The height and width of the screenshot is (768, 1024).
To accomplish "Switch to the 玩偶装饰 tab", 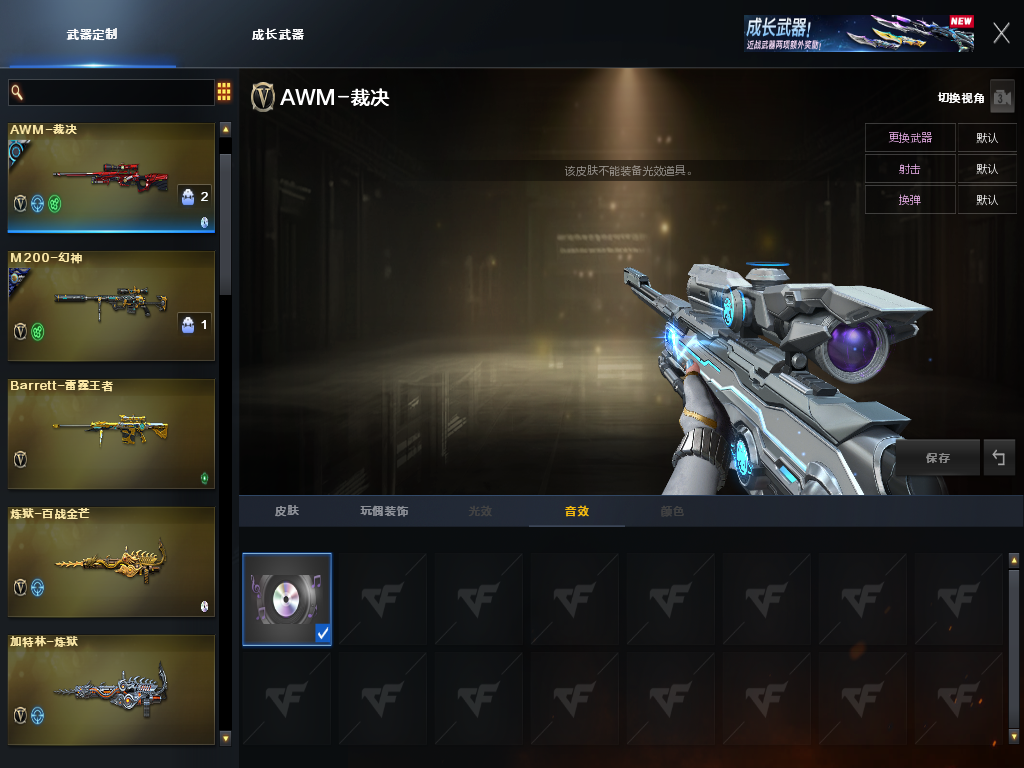I will click(x=384, y=511).
